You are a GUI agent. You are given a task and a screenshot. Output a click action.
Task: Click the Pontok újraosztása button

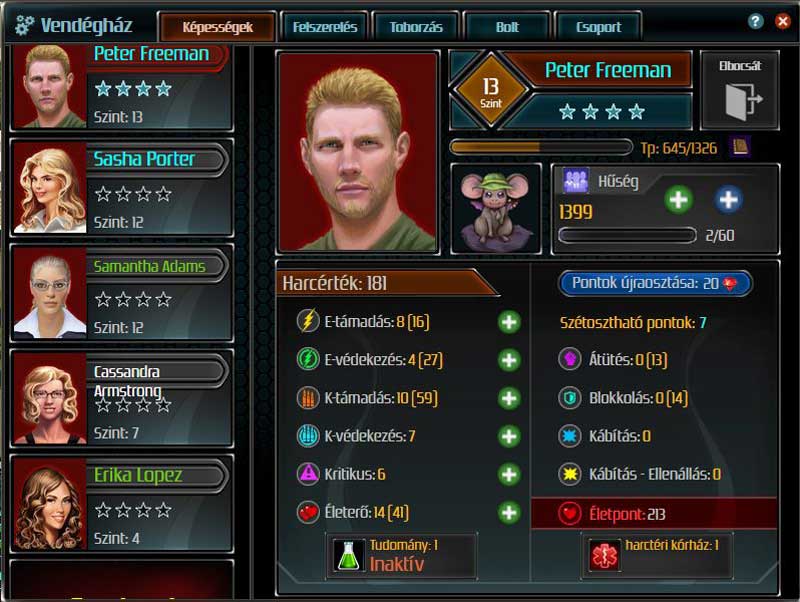click(655, 283)
